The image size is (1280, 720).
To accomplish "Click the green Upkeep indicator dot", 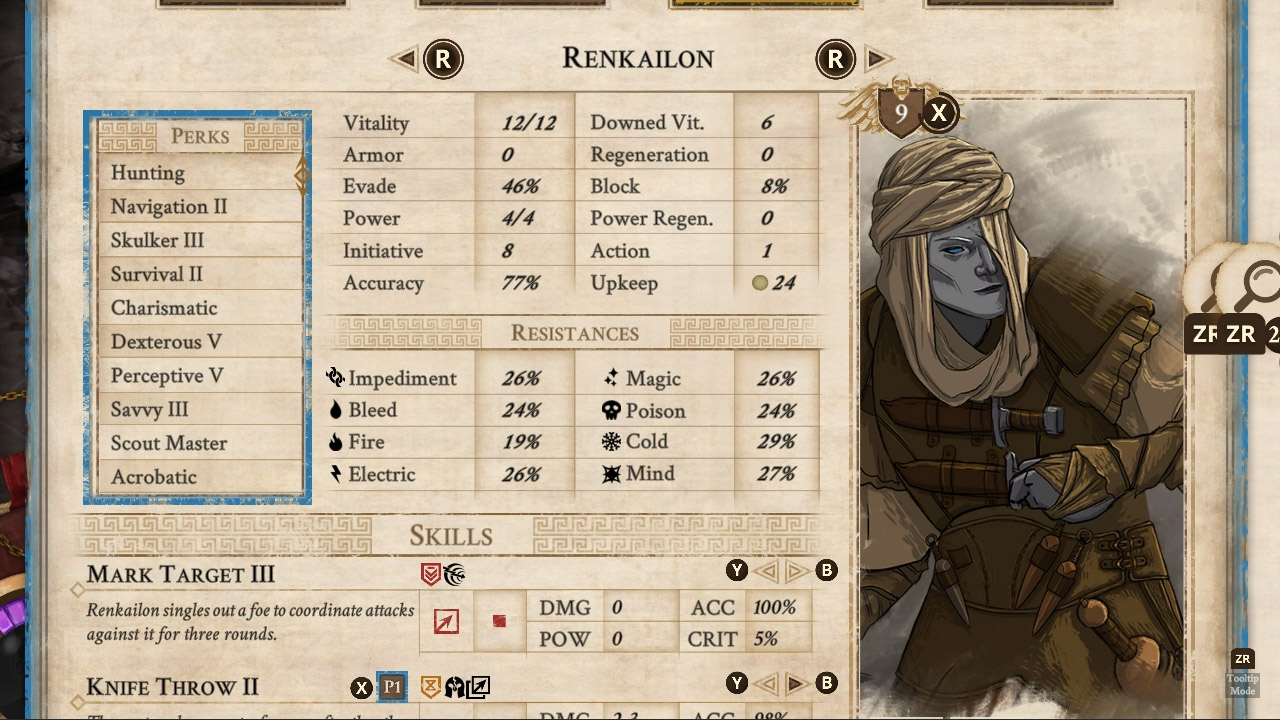I will point(760,283).
